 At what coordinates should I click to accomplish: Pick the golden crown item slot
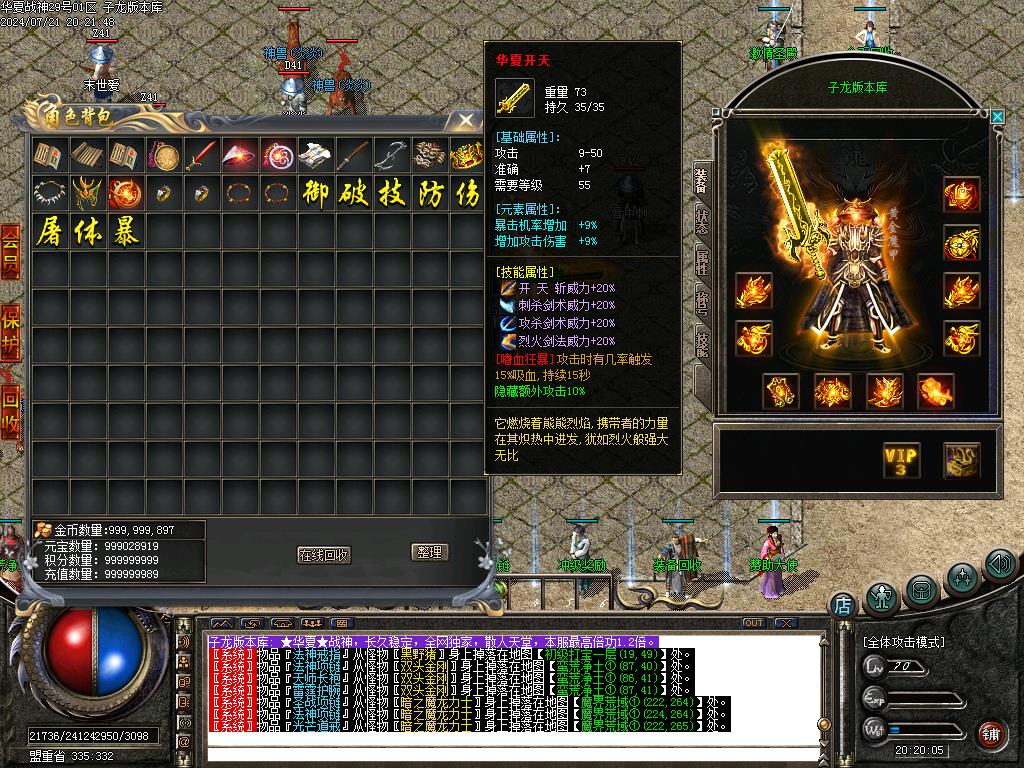pos(466,155)
